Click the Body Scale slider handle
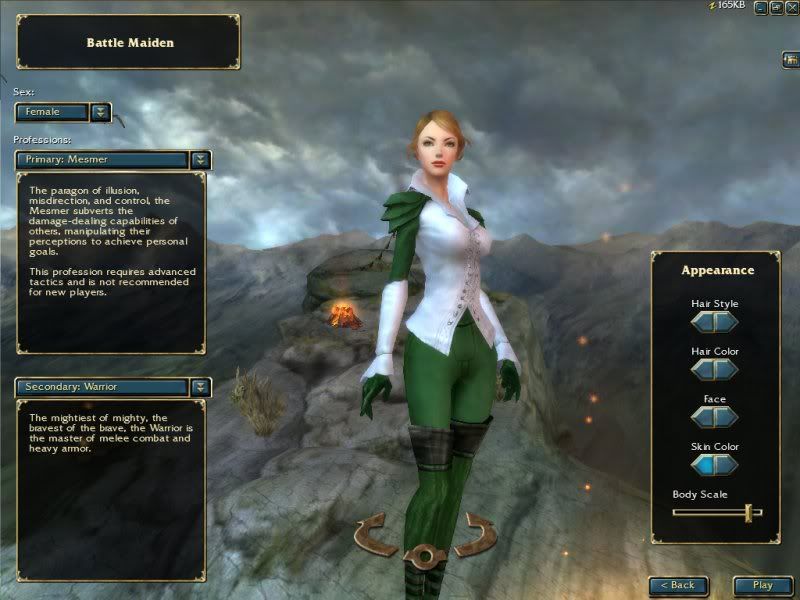 [x=748, y=512]
